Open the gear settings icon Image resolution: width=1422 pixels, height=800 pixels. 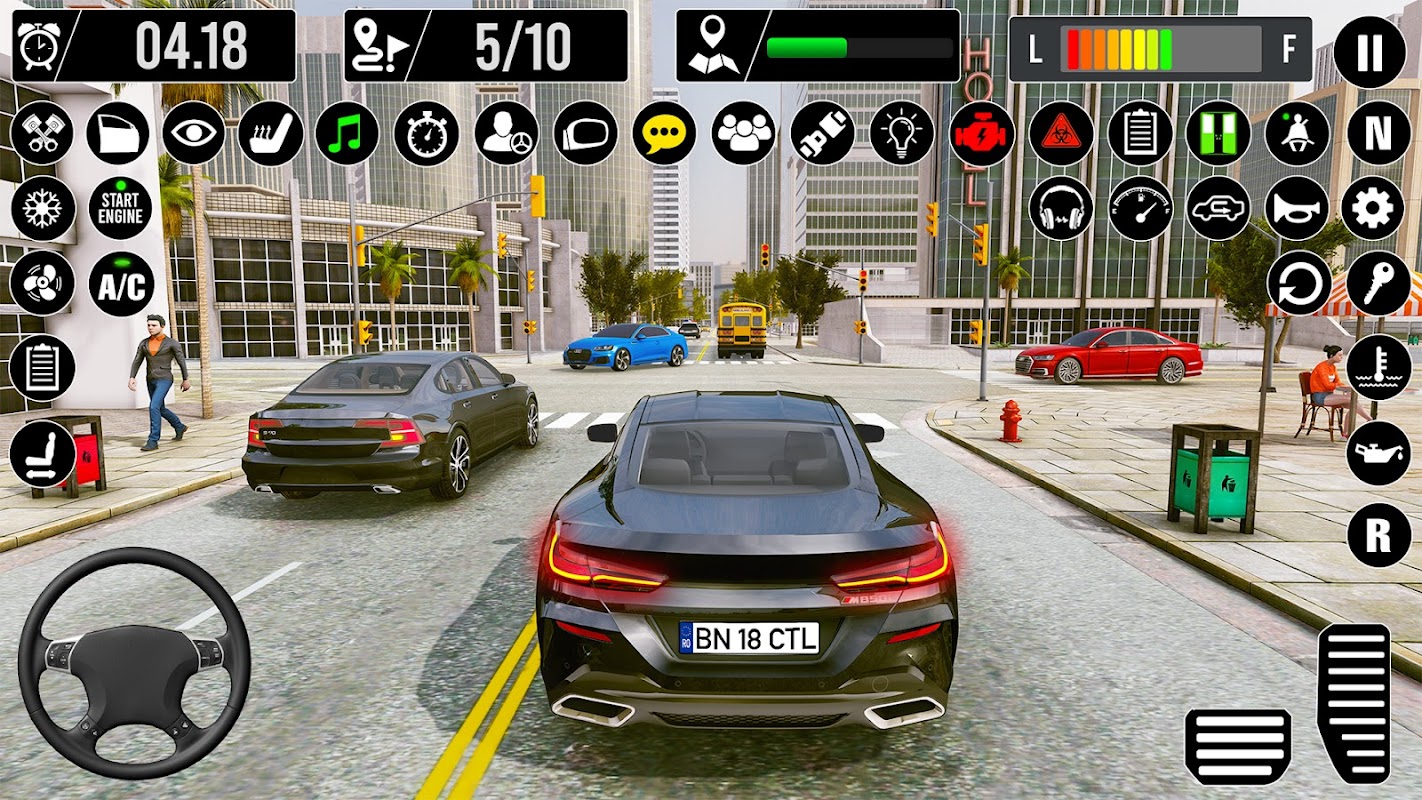point(1372,208)
